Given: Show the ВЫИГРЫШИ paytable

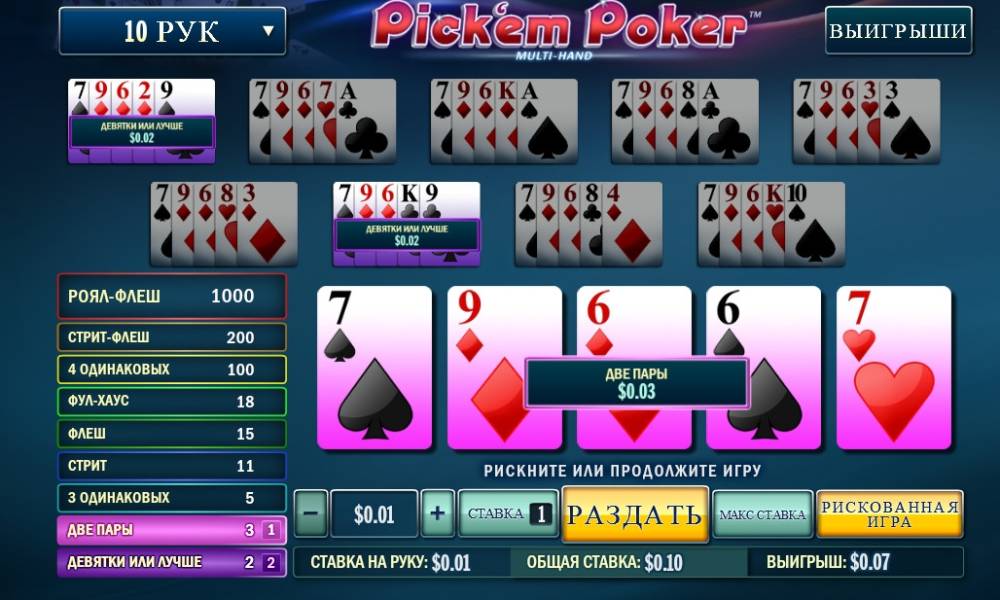Looking at the screenshot, I should coord(898,31).
